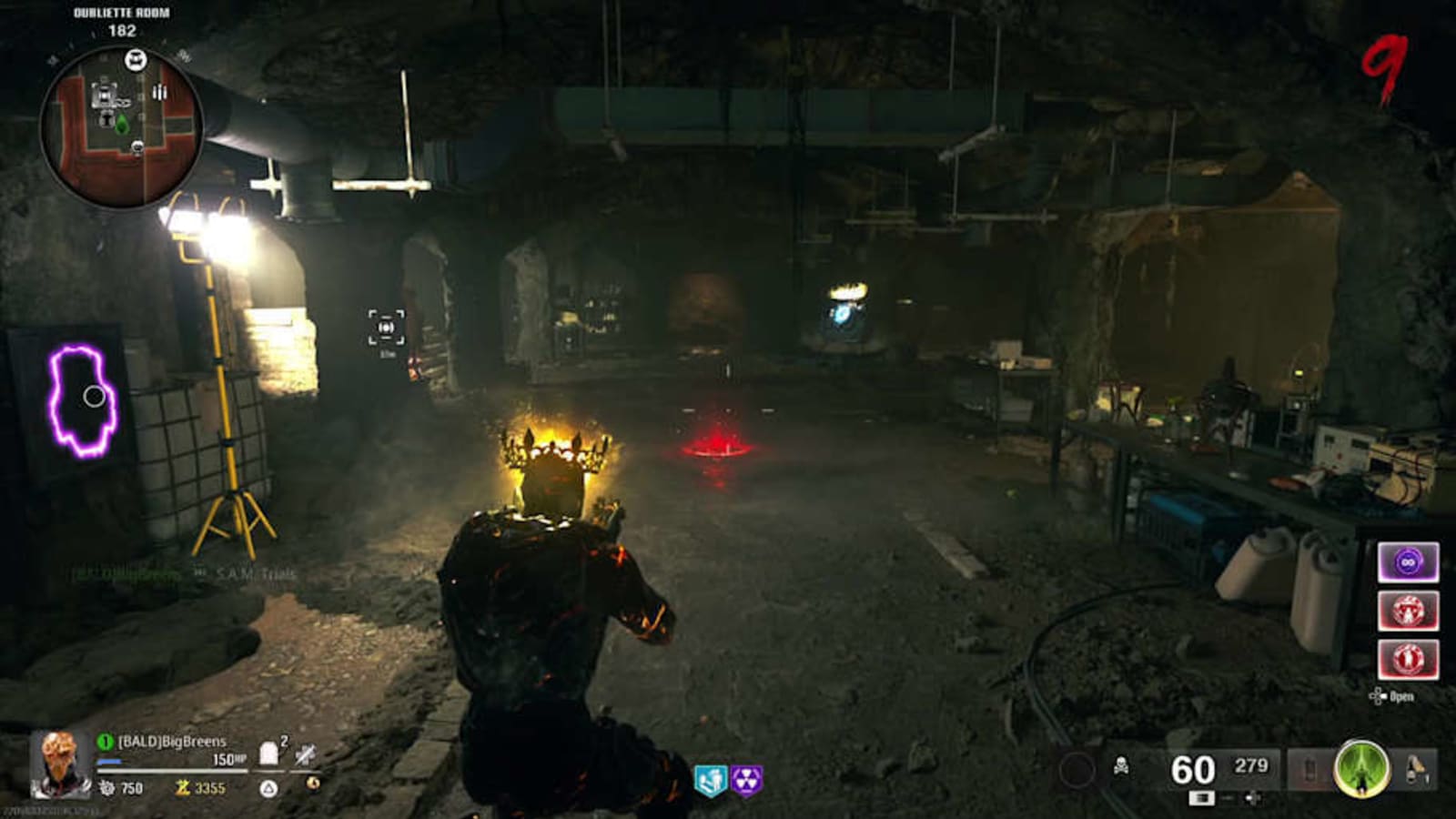Click the skull death counter icon
1456x819 pixels.
click(x=1122, y=766)
